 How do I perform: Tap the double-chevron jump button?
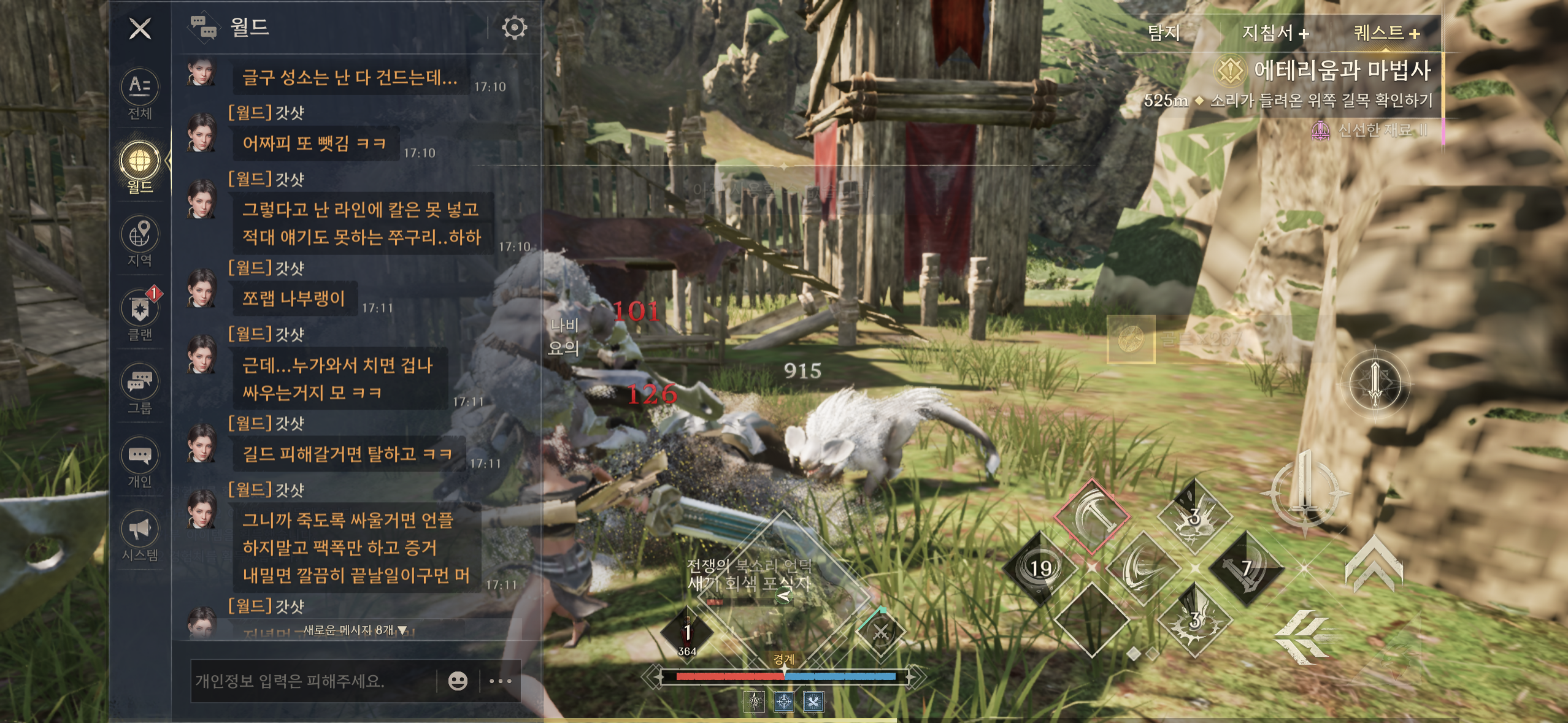[1374, 567]
